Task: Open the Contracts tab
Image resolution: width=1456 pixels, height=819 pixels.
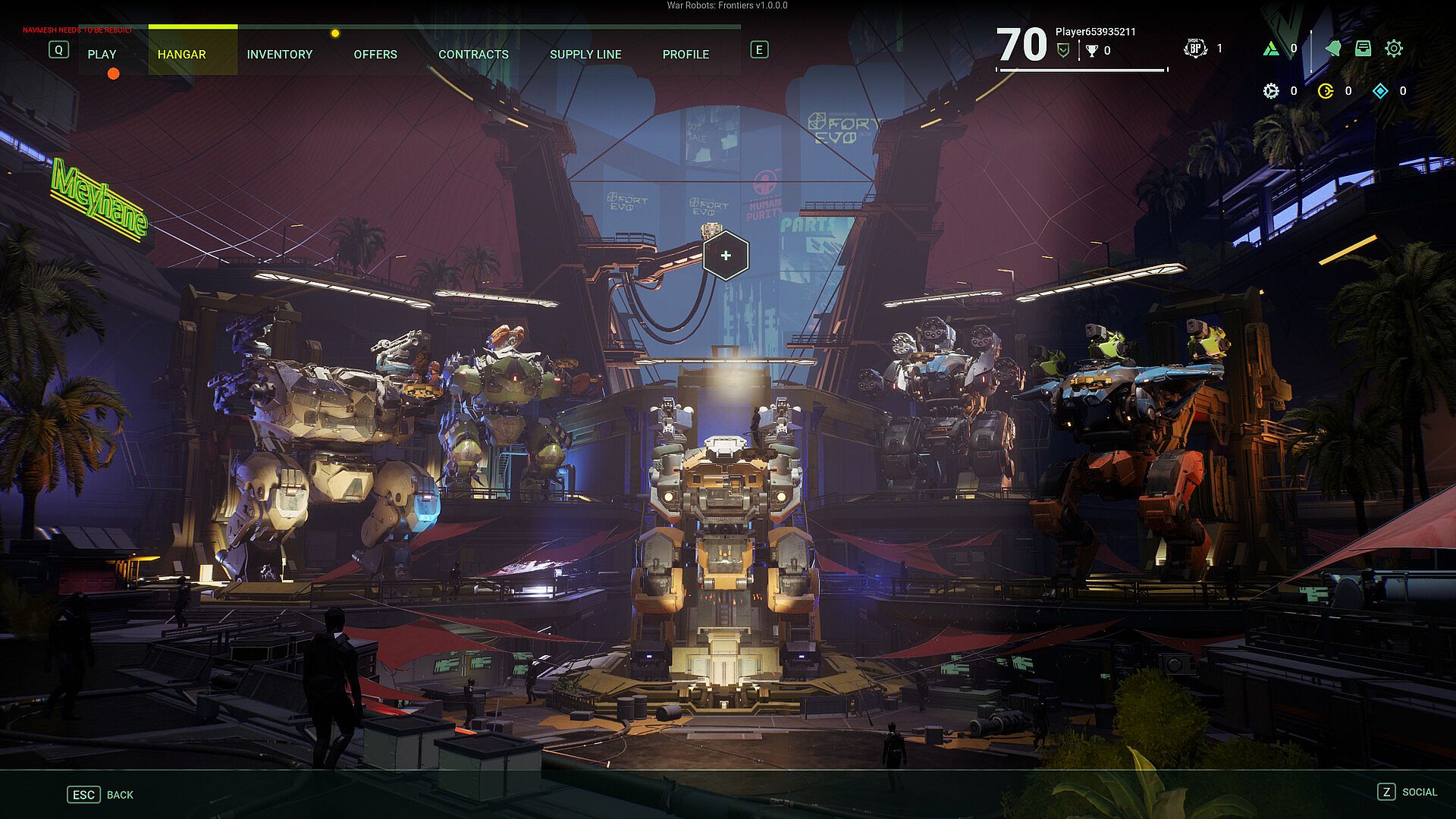Action: pos(473,55)
